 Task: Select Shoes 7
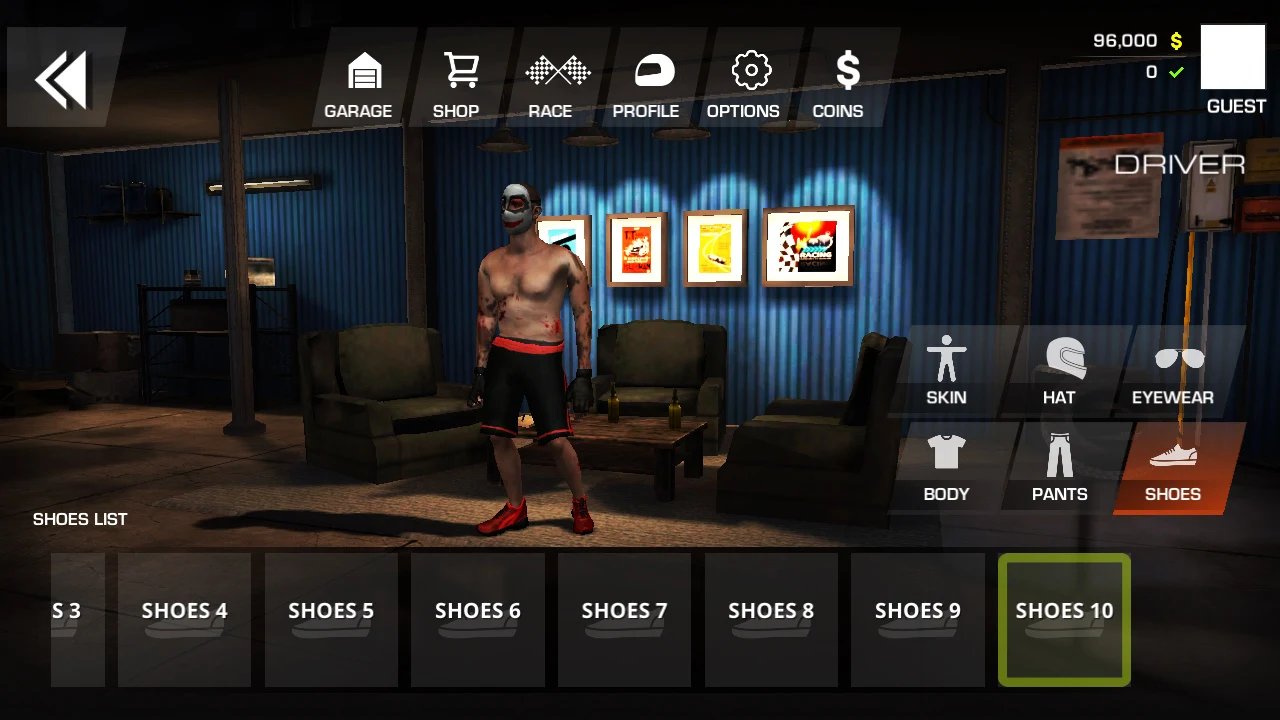[x=624, y=620]
